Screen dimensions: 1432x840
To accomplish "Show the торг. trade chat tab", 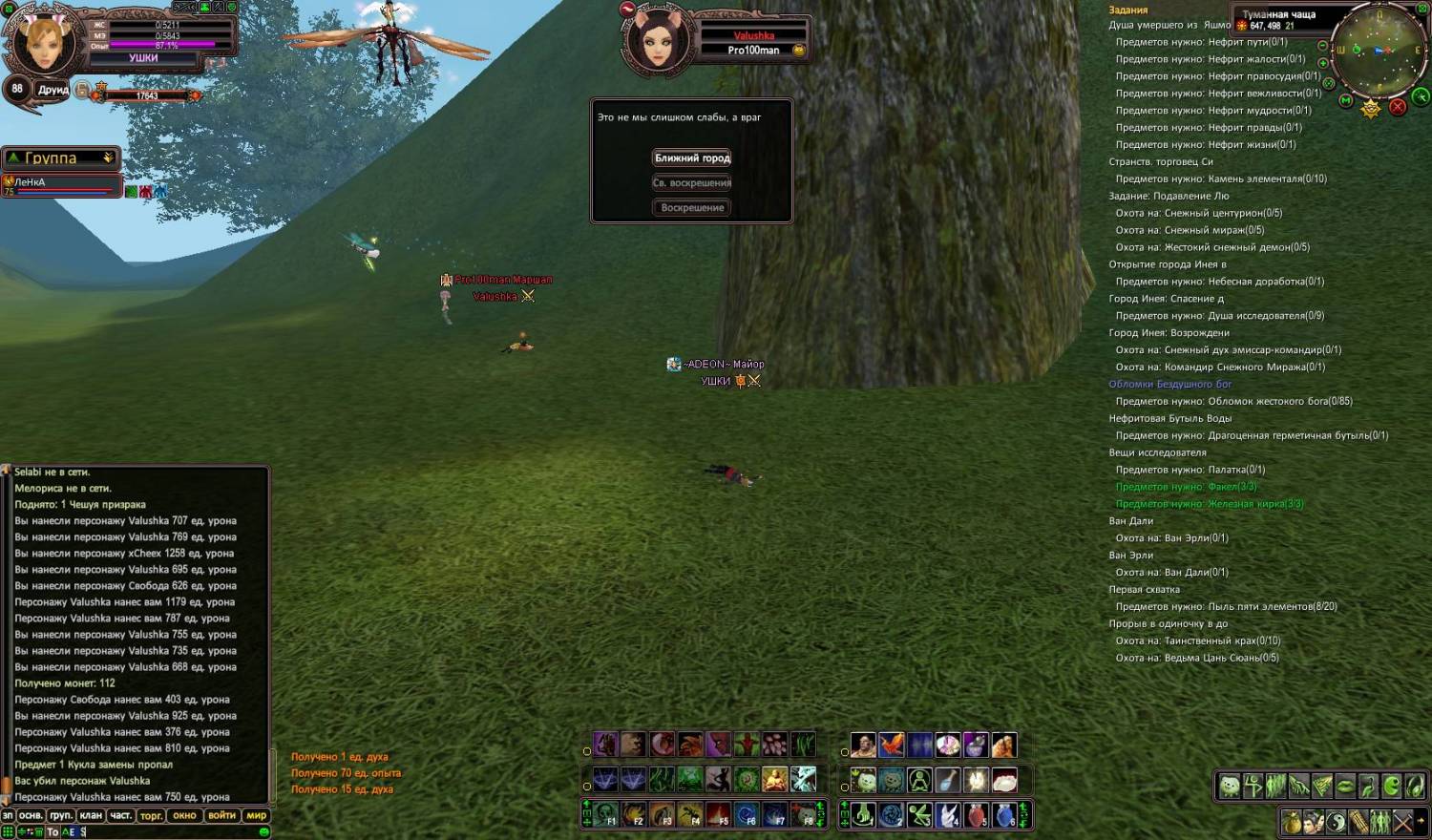I will 151,816.
